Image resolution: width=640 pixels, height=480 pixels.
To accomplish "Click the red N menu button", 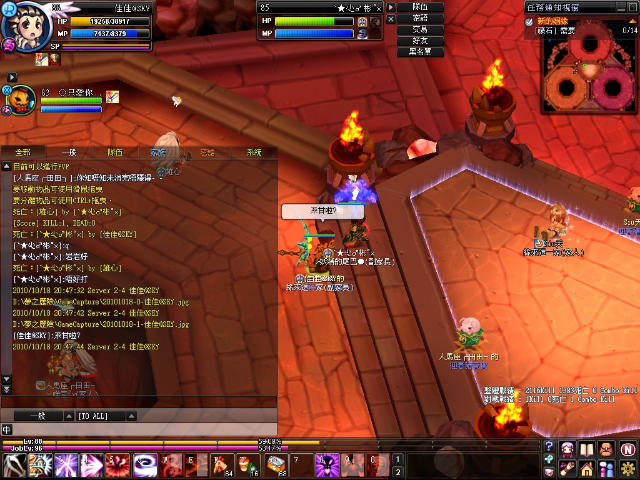I will tap(629, 447).
